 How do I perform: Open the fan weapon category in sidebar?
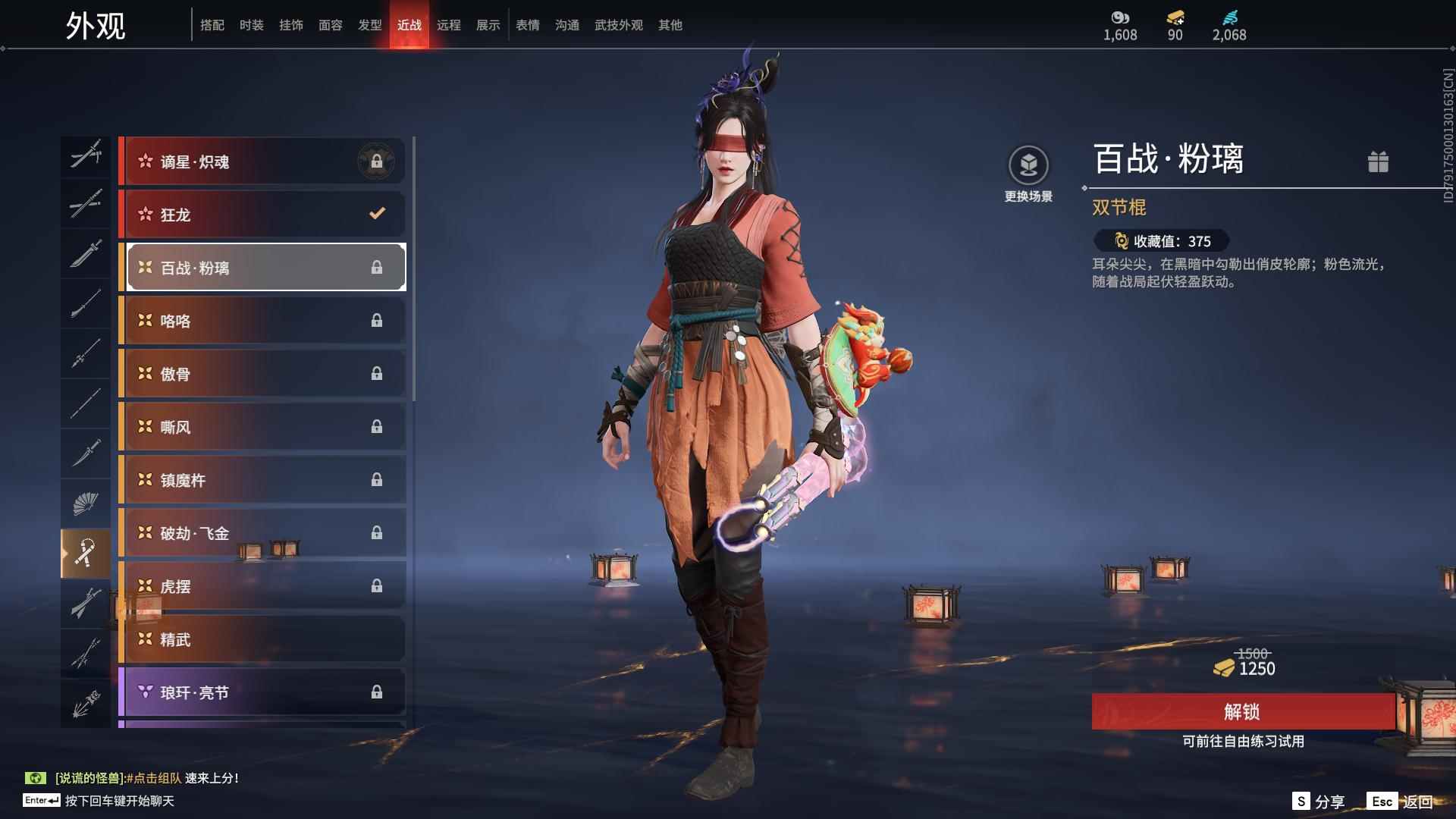[x=86, y=503]
